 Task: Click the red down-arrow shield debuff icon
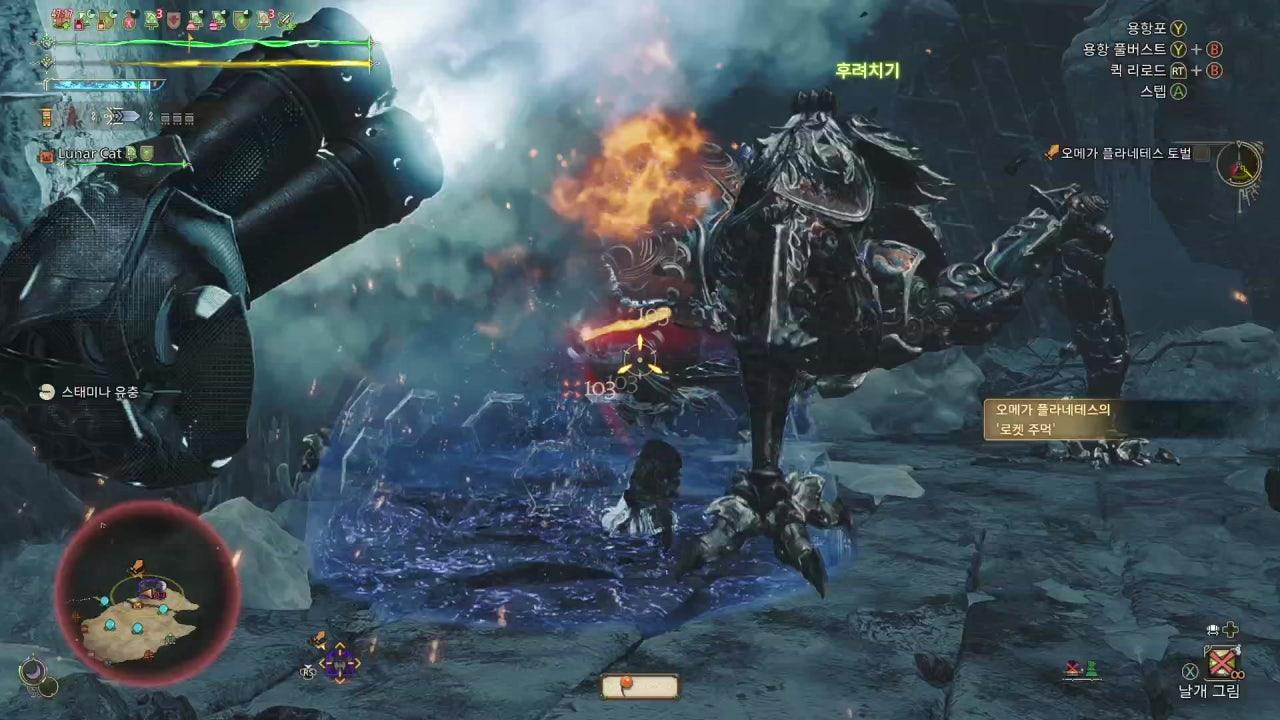pos(173,19)
